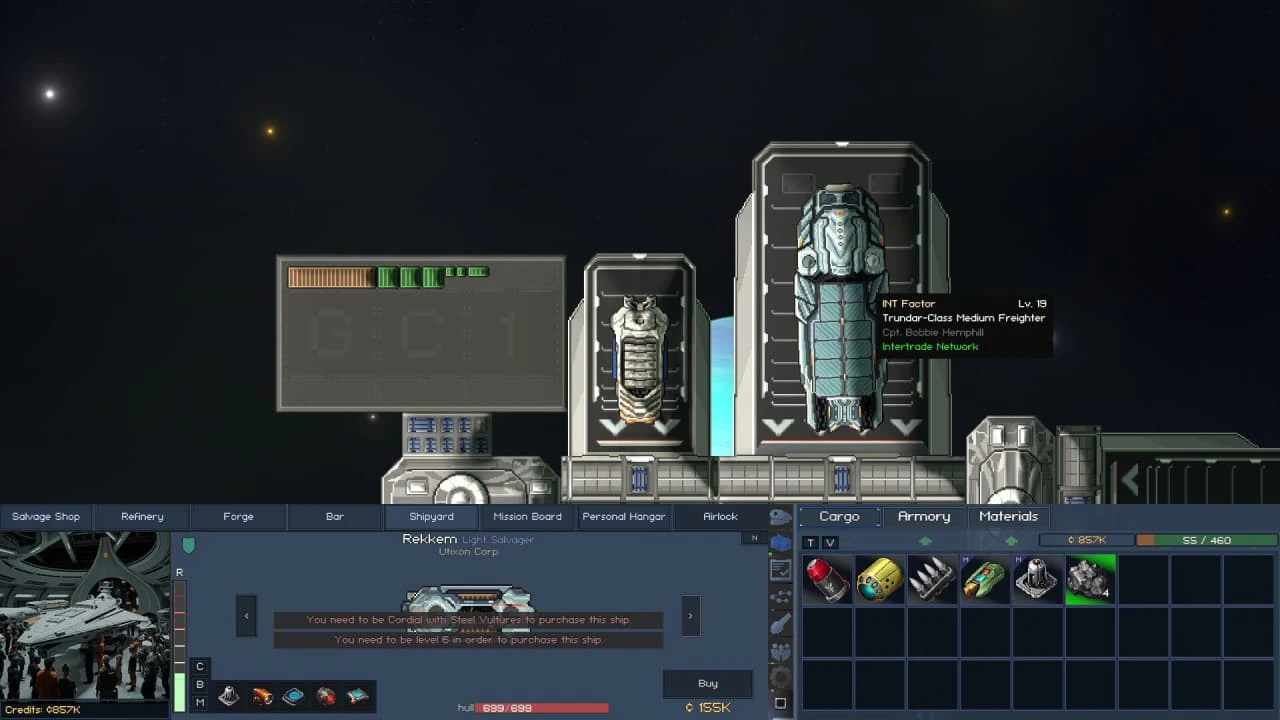
Task: Toggle the V filter in cargo panel
Action: click(x=831, y=541)
